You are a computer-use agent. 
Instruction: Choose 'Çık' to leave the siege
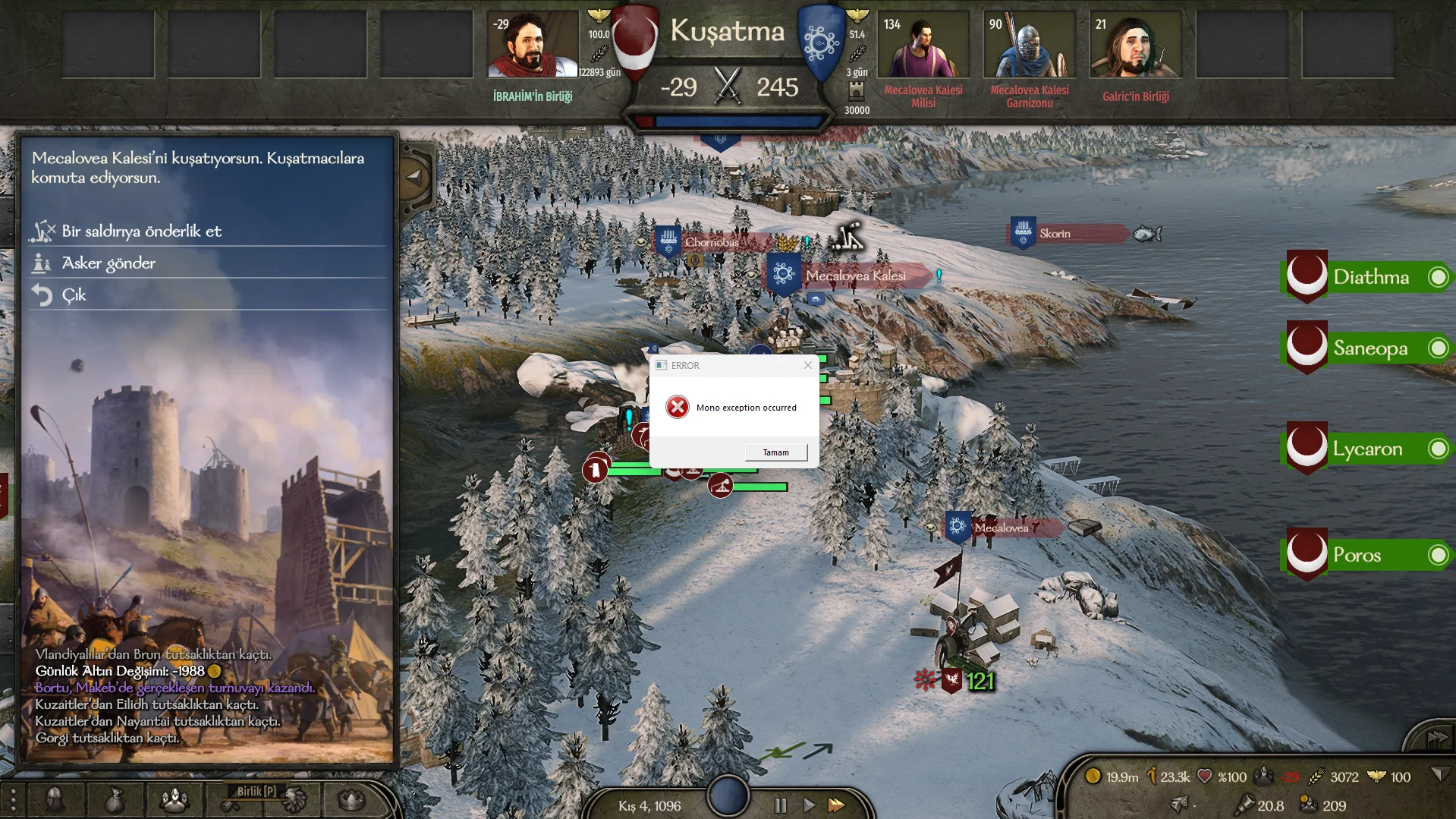tap(74, 295)
